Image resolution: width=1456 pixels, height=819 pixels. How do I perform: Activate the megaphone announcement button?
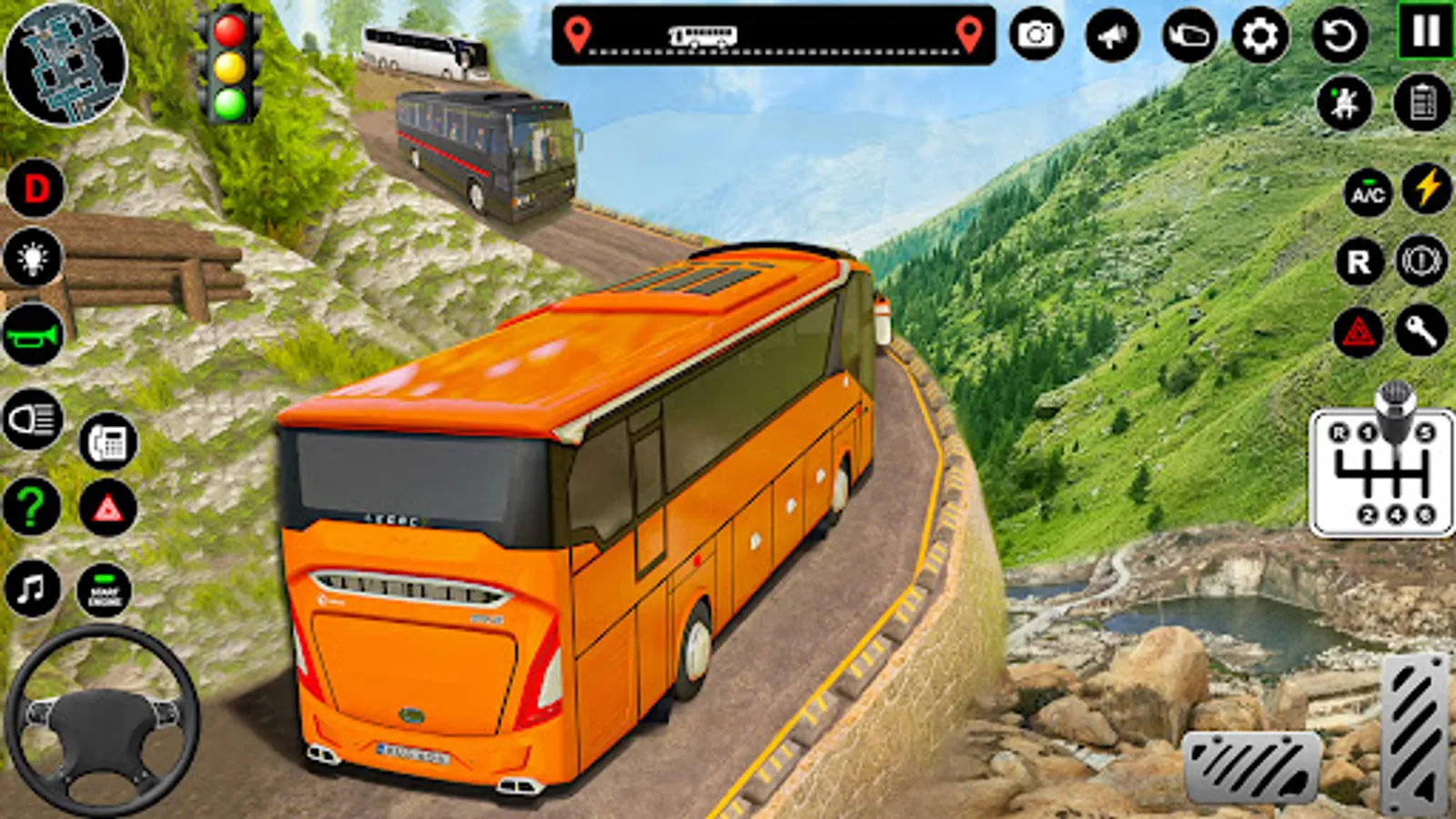[x=1112, y=35]
